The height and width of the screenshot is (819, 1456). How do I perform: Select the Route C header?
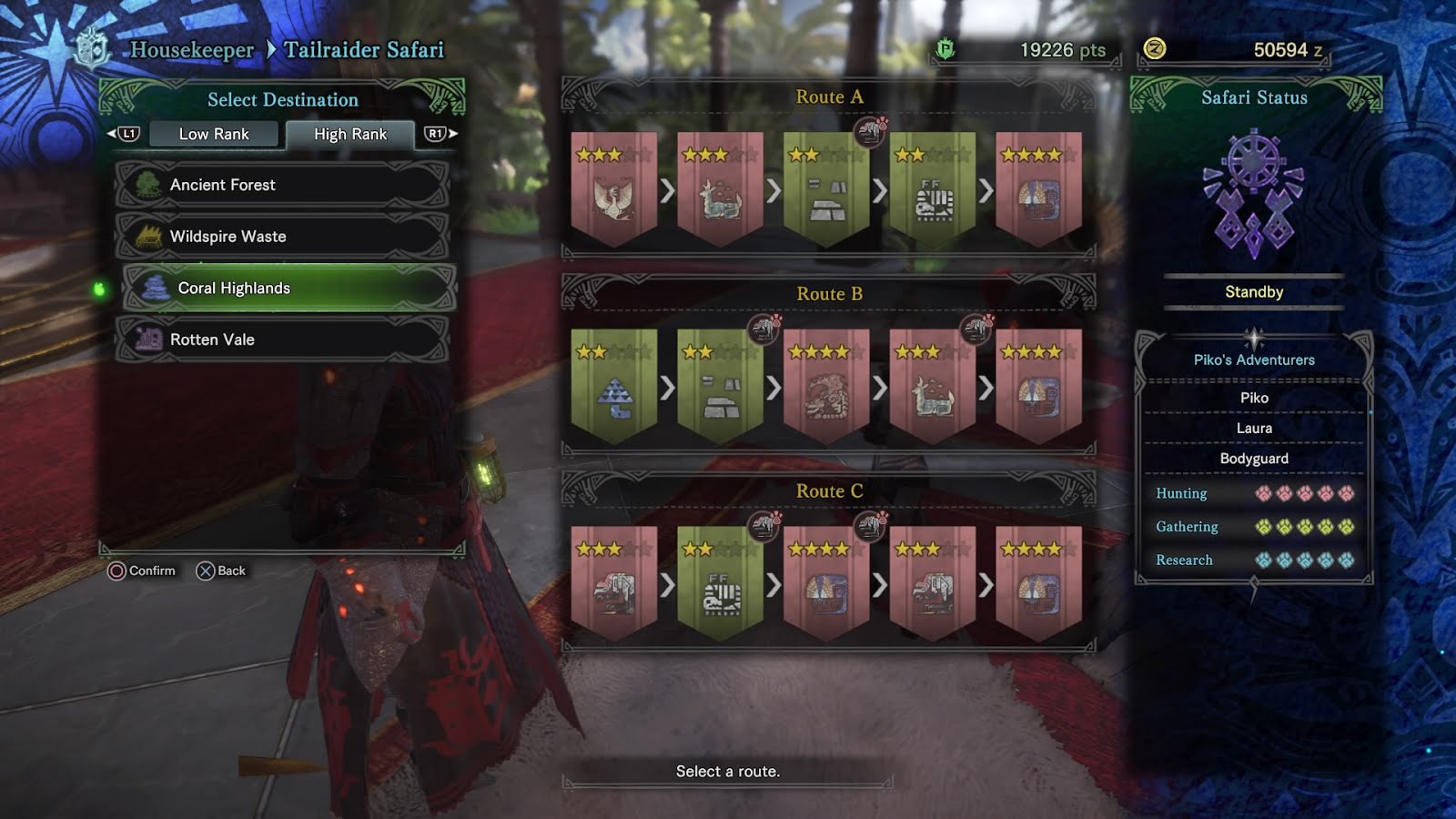pyautogui.click(x=829, y=491)
